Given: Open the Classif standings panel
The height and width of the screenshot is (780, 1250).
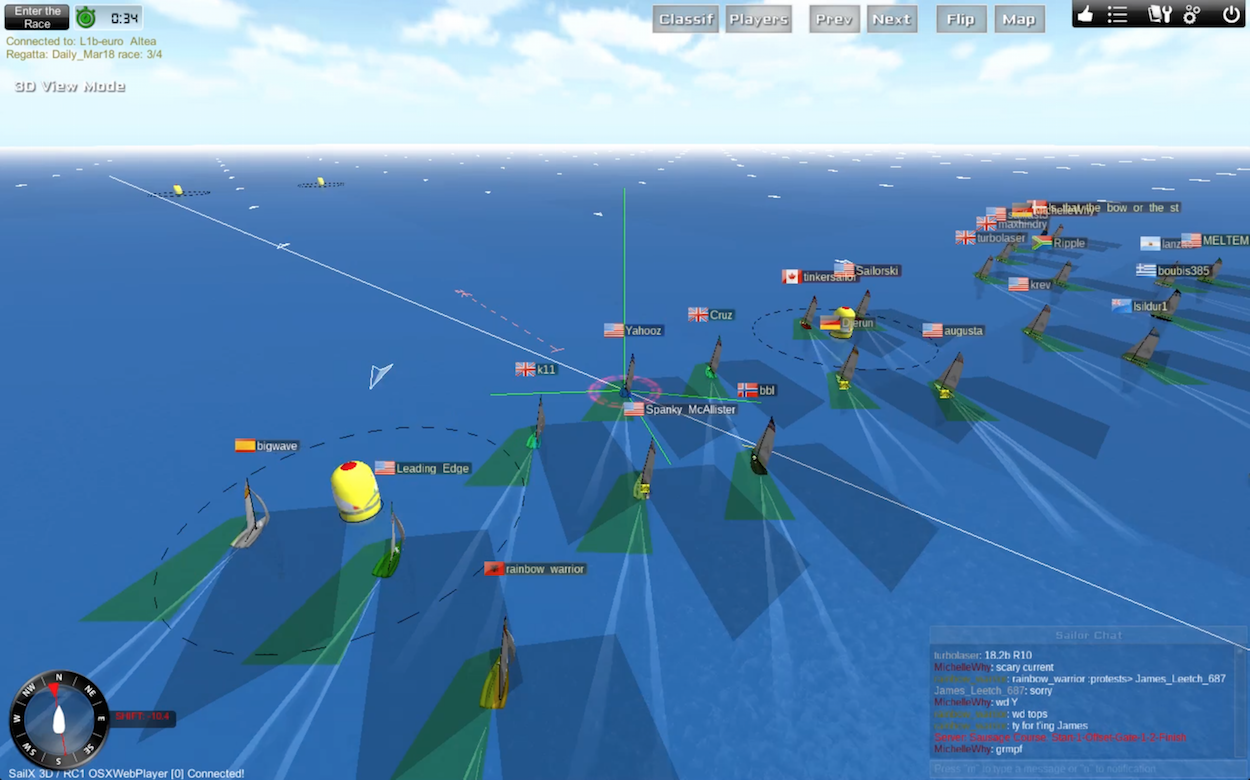Looking at the screenshot, I should (x=686, y=19).
